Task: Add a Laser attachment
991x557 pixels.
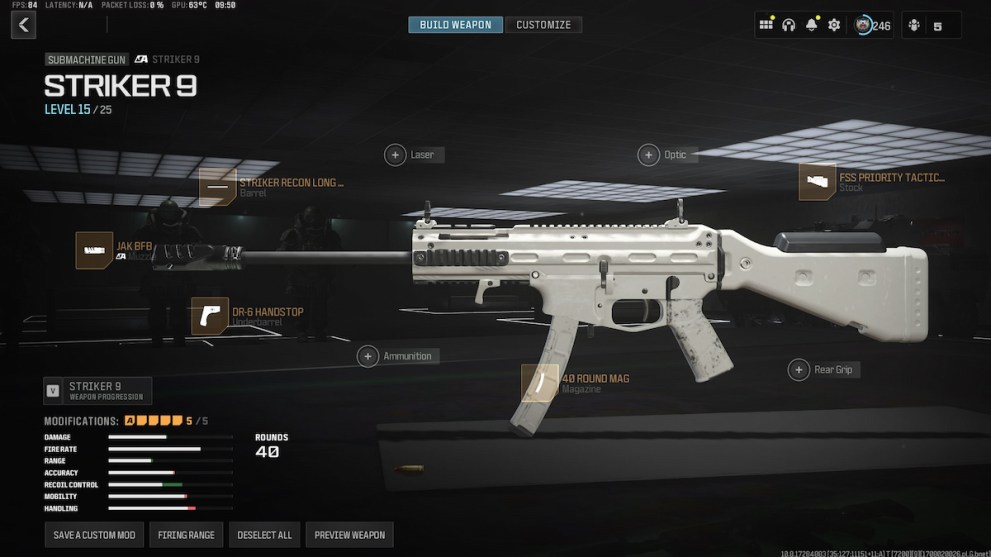Action: coord(397,155)
